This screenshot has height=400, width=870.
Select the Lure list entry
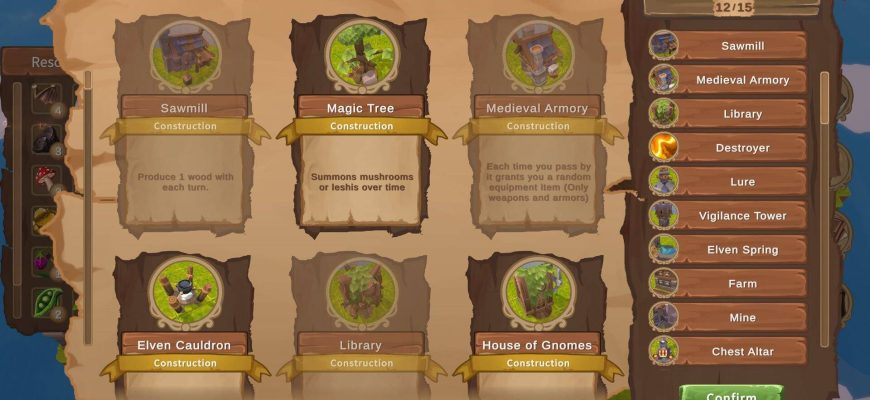741,182
